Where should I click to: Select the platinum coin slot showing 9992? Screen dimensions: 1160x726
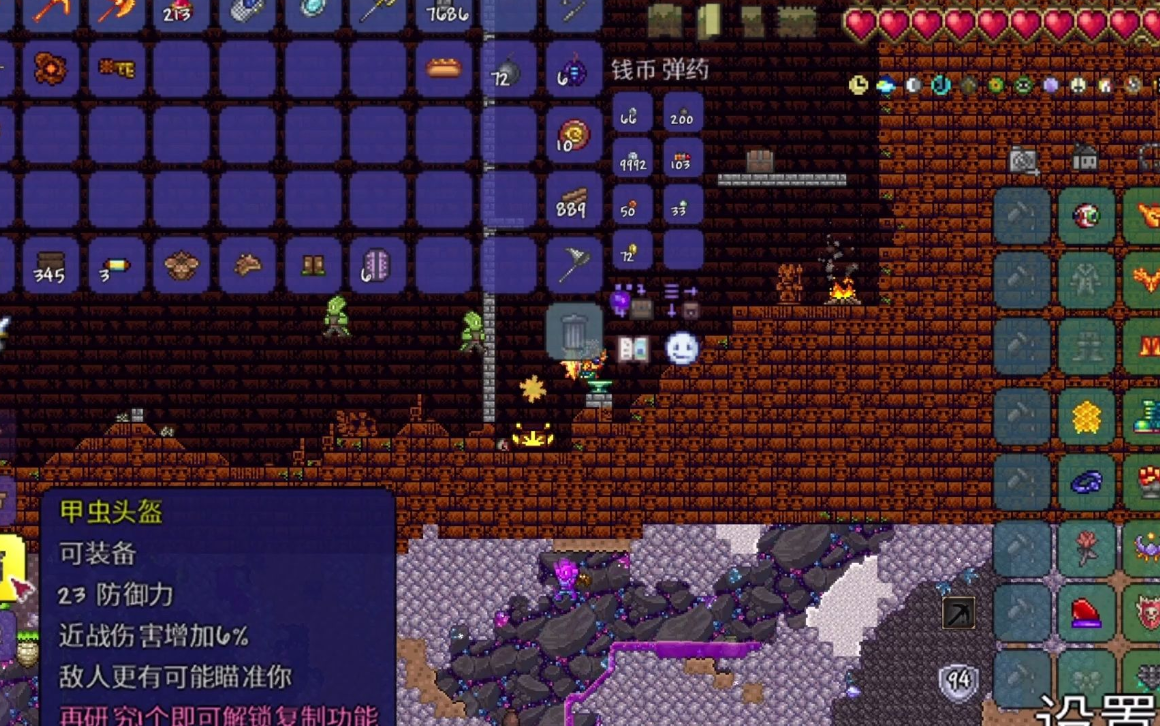point(632,158)
